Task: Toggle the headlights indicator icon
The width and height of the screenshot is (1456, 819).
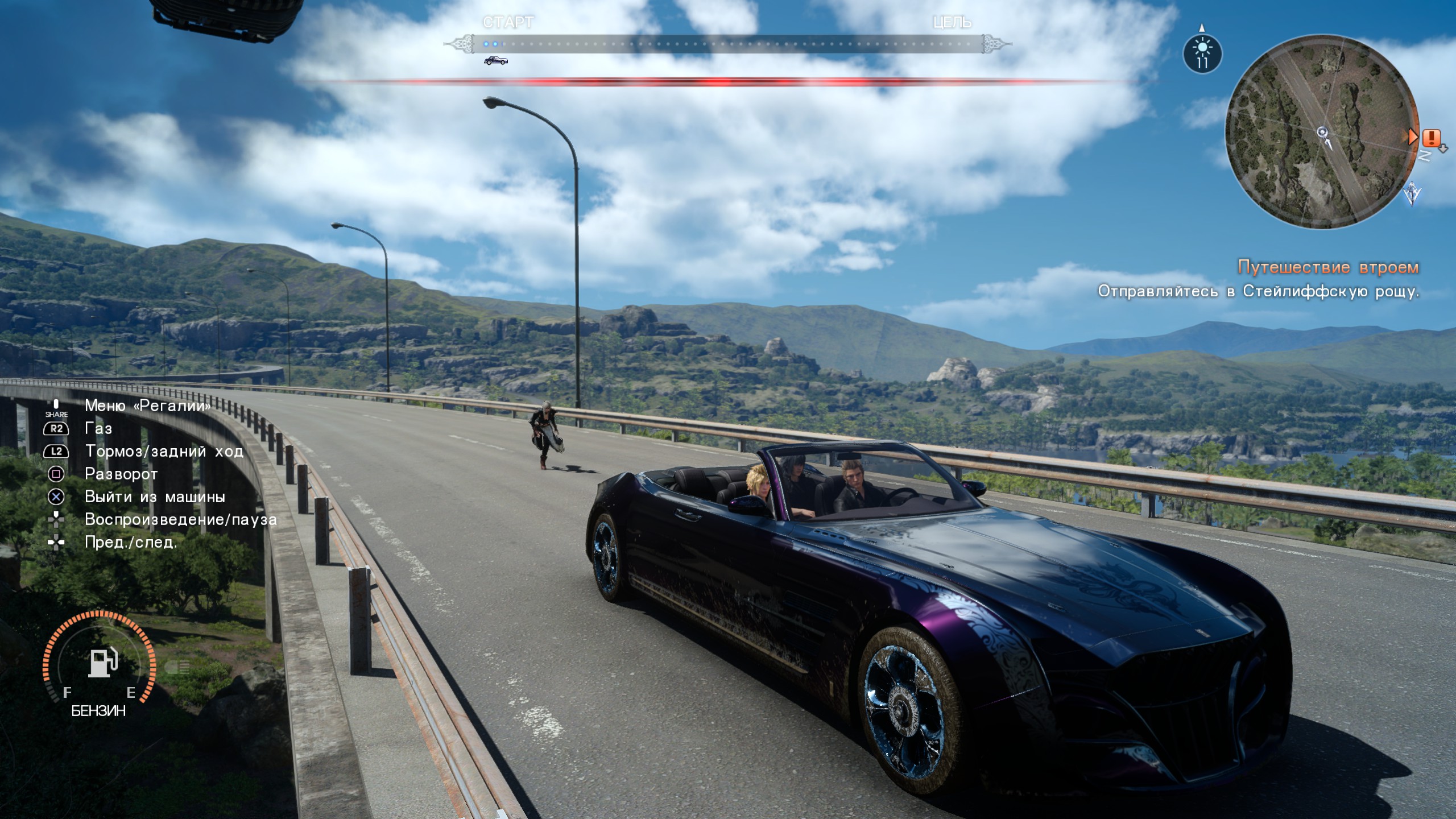Action: pyautogui.click(x=178, y=667)
